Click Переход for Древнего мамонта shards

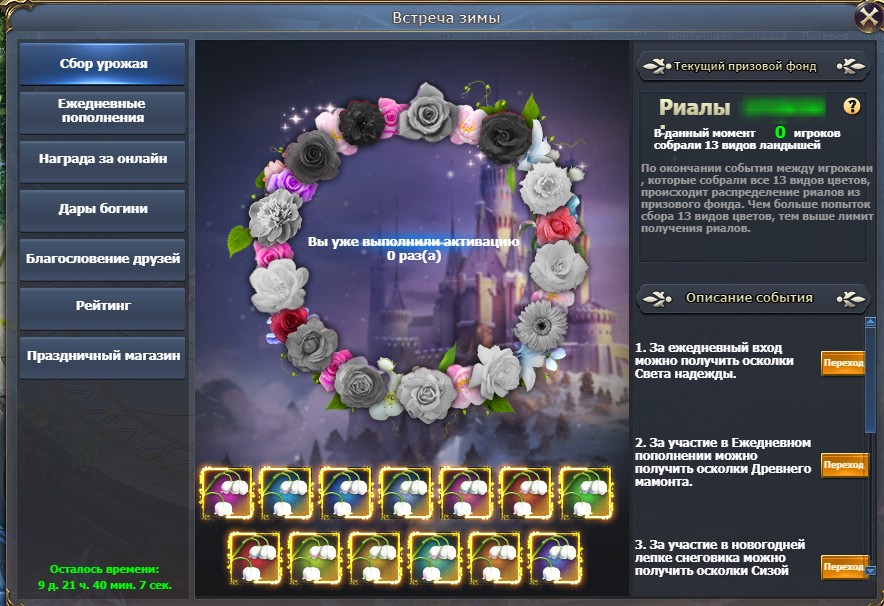844,465
